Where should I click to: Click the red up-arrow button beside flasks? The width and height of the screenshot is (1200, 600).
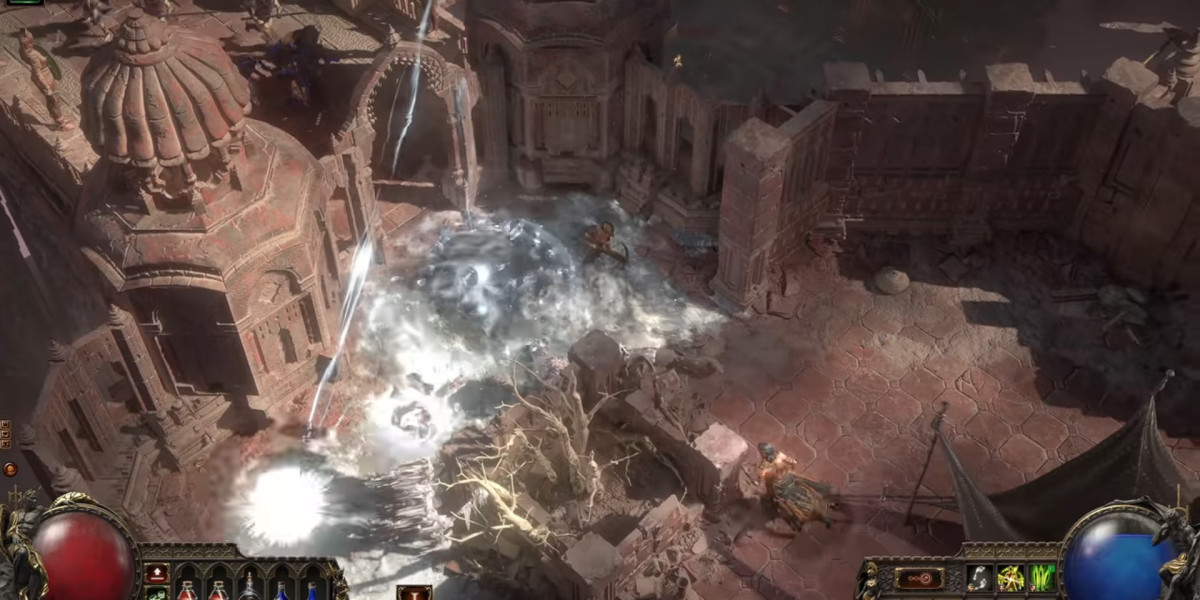(157, 573)
